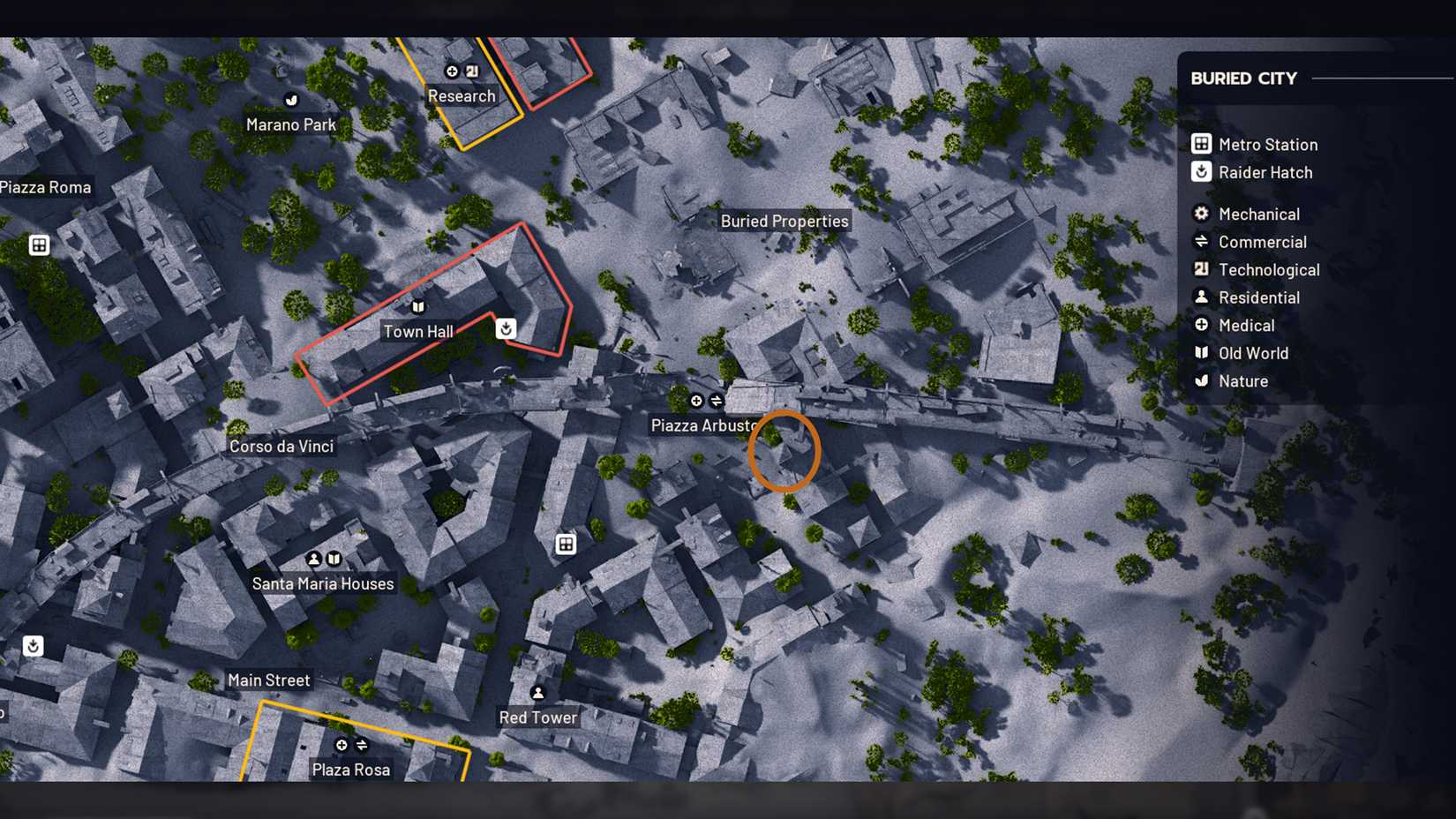Click the Old World book icon in legend
This screenshot has height=819, width=1456.
(1200, 353)
